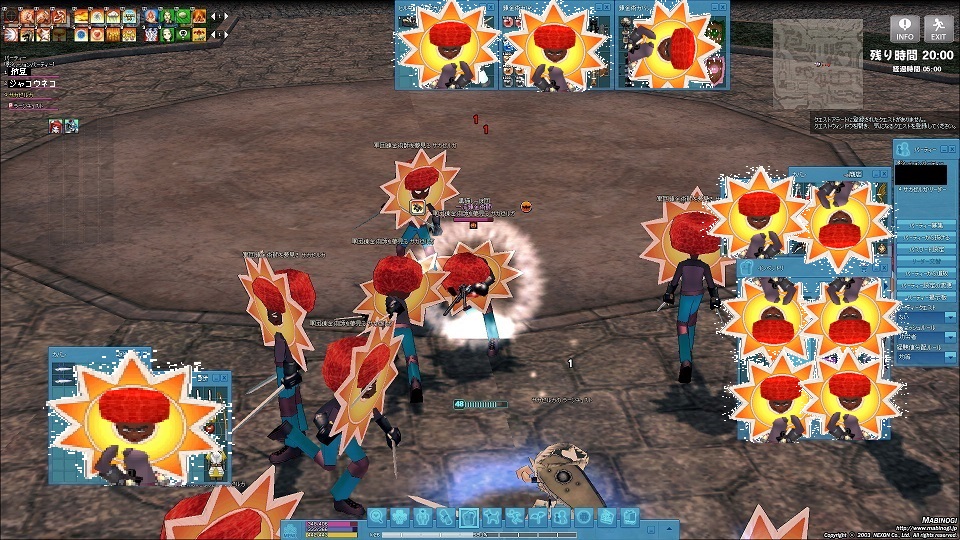The width and height of the screenshot is (960, 540).
Task: Select the green leaf hotbar icon
Action: pos(184,16)
